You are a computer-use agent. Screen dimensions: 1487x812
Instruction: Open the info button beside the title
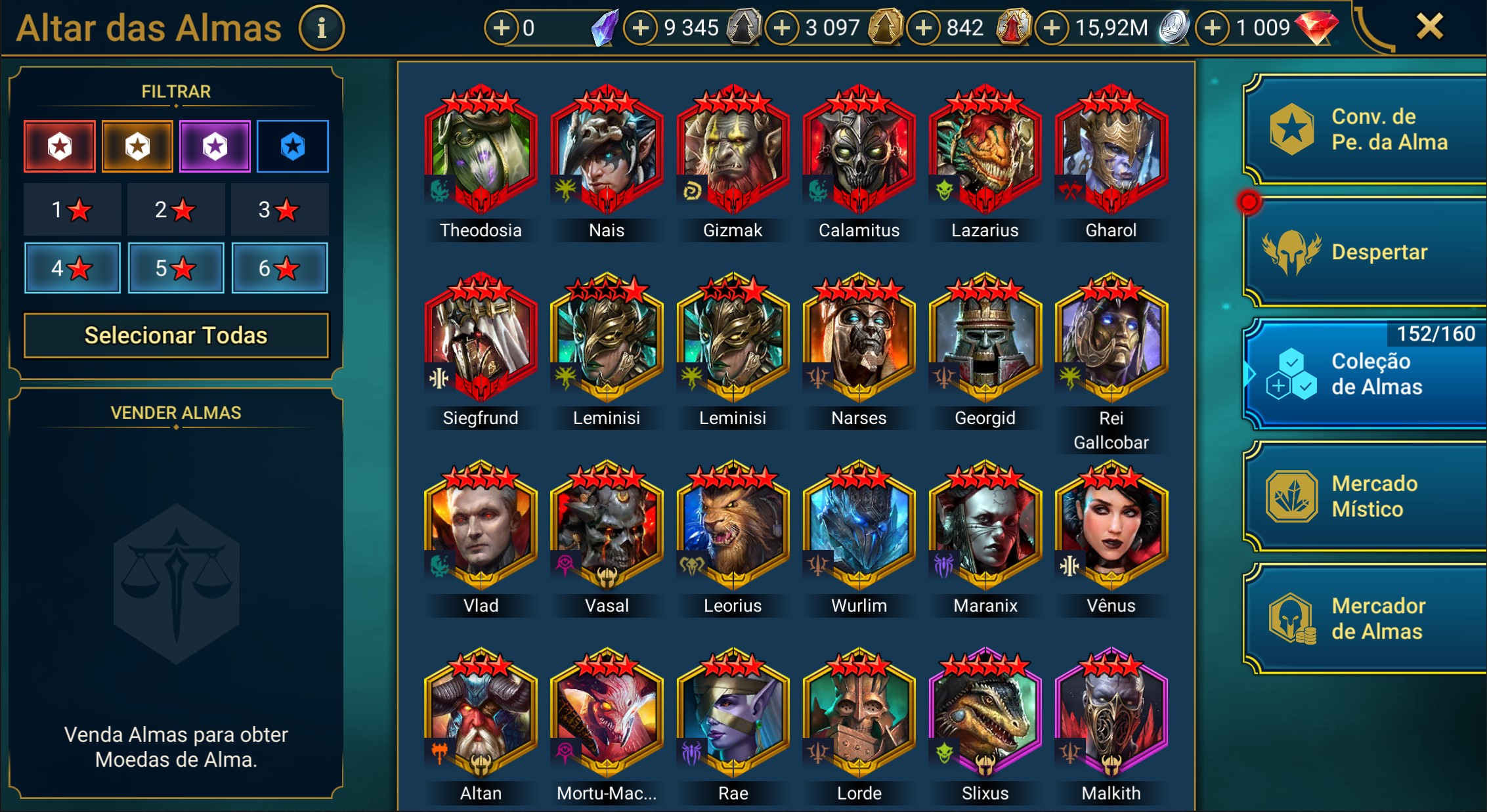[322, 28]
